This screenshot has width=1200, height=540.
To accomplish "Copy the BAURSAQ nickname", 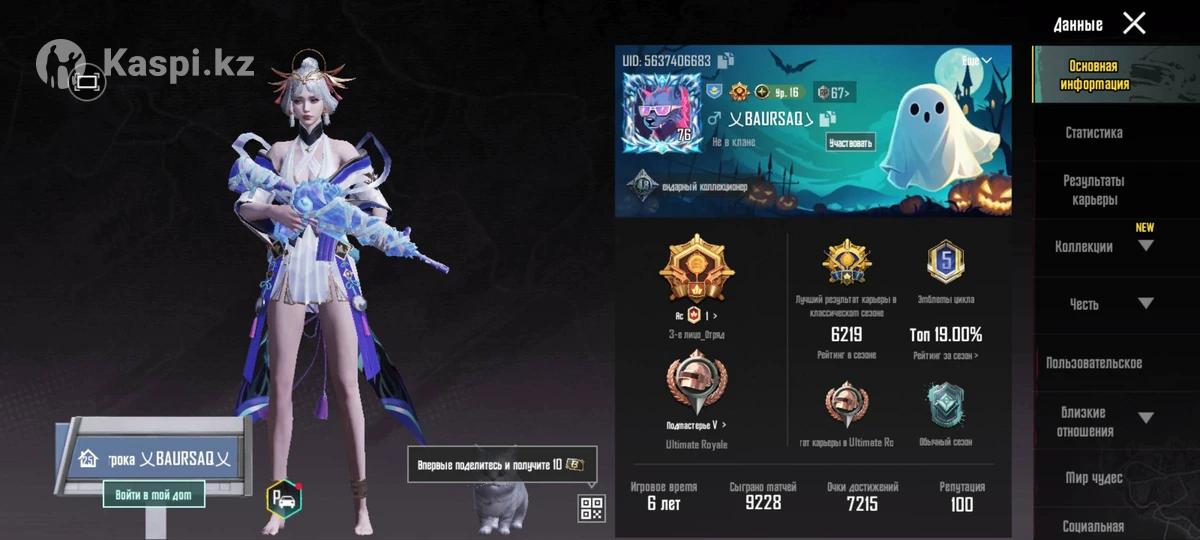I will coord(827,119).
